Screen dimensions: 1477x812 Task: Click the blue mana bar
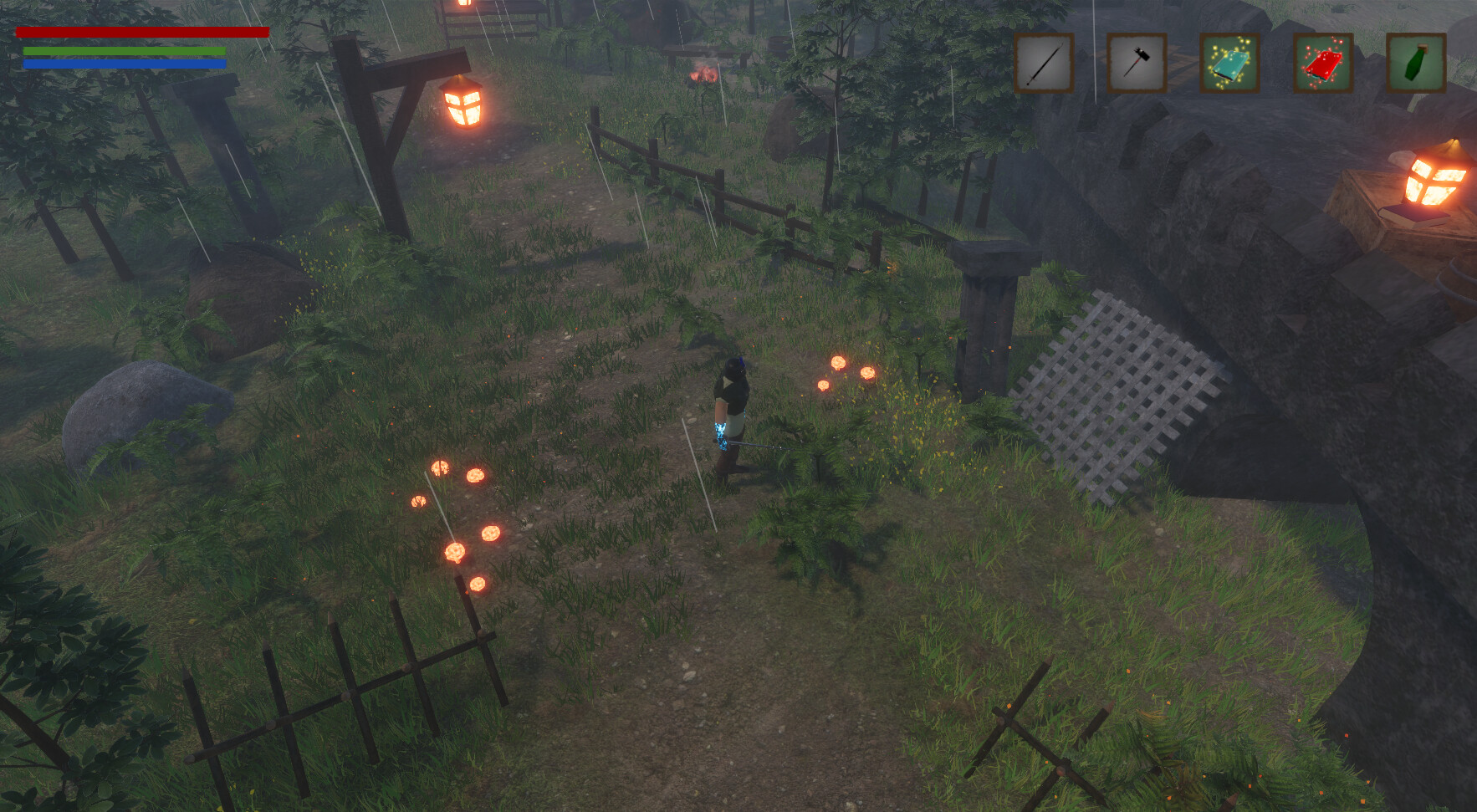(124, 65)
